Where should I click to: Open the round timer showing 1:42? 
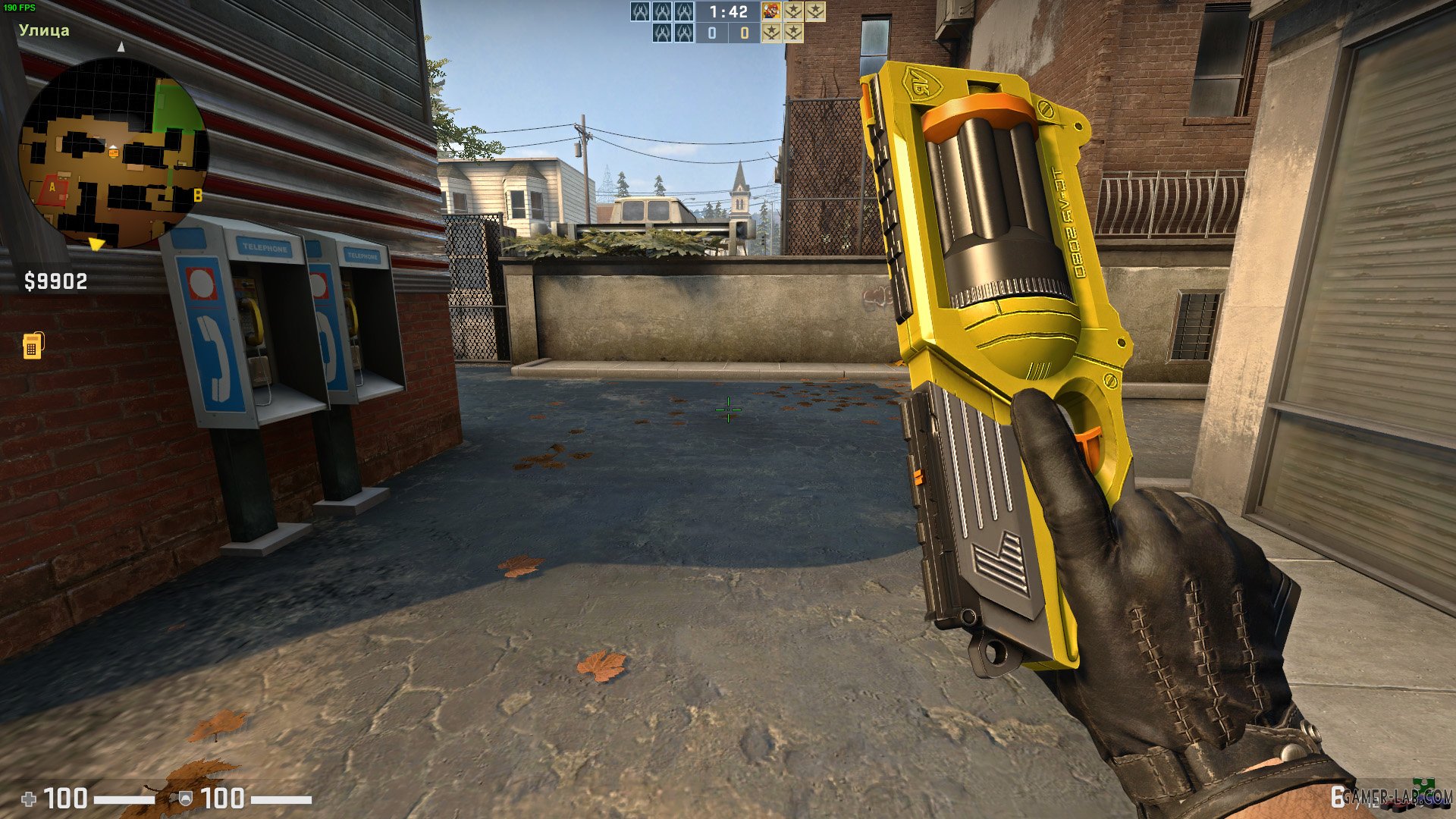point(728,11)
